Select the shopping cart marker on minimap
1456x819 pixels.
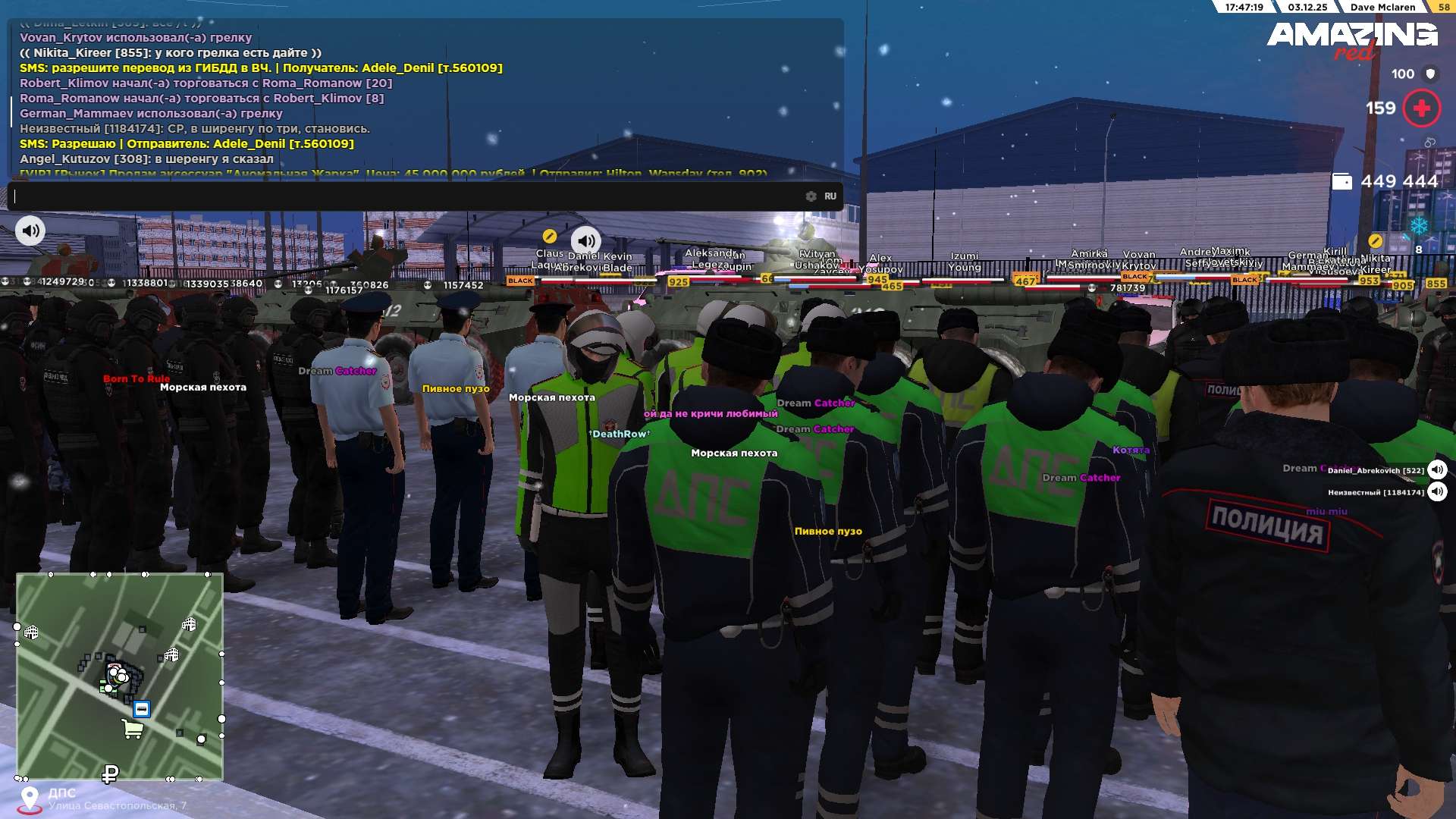(133, 730)
